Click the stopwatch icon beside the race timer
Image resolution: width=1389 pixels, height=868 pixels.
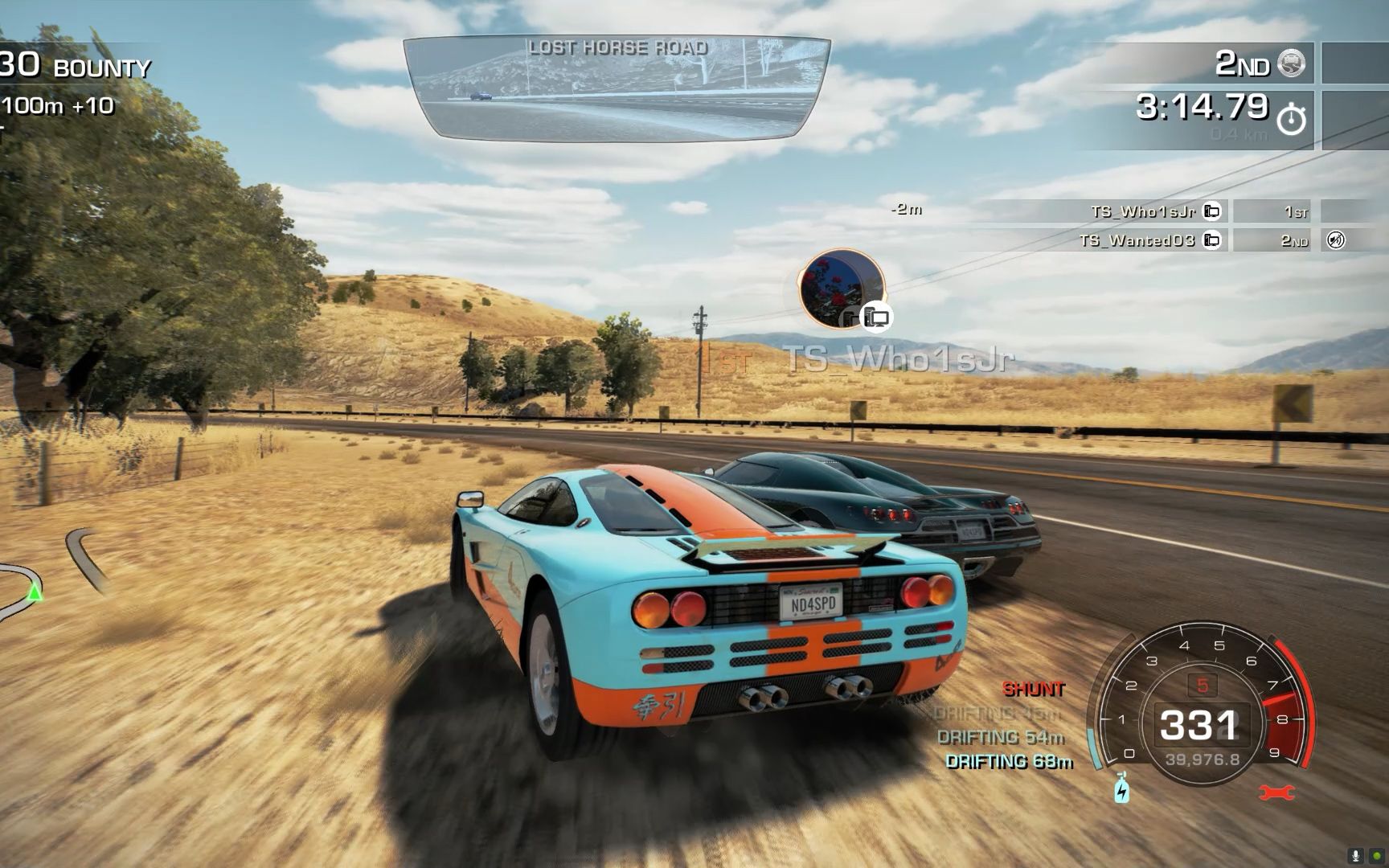[1292, 119]
